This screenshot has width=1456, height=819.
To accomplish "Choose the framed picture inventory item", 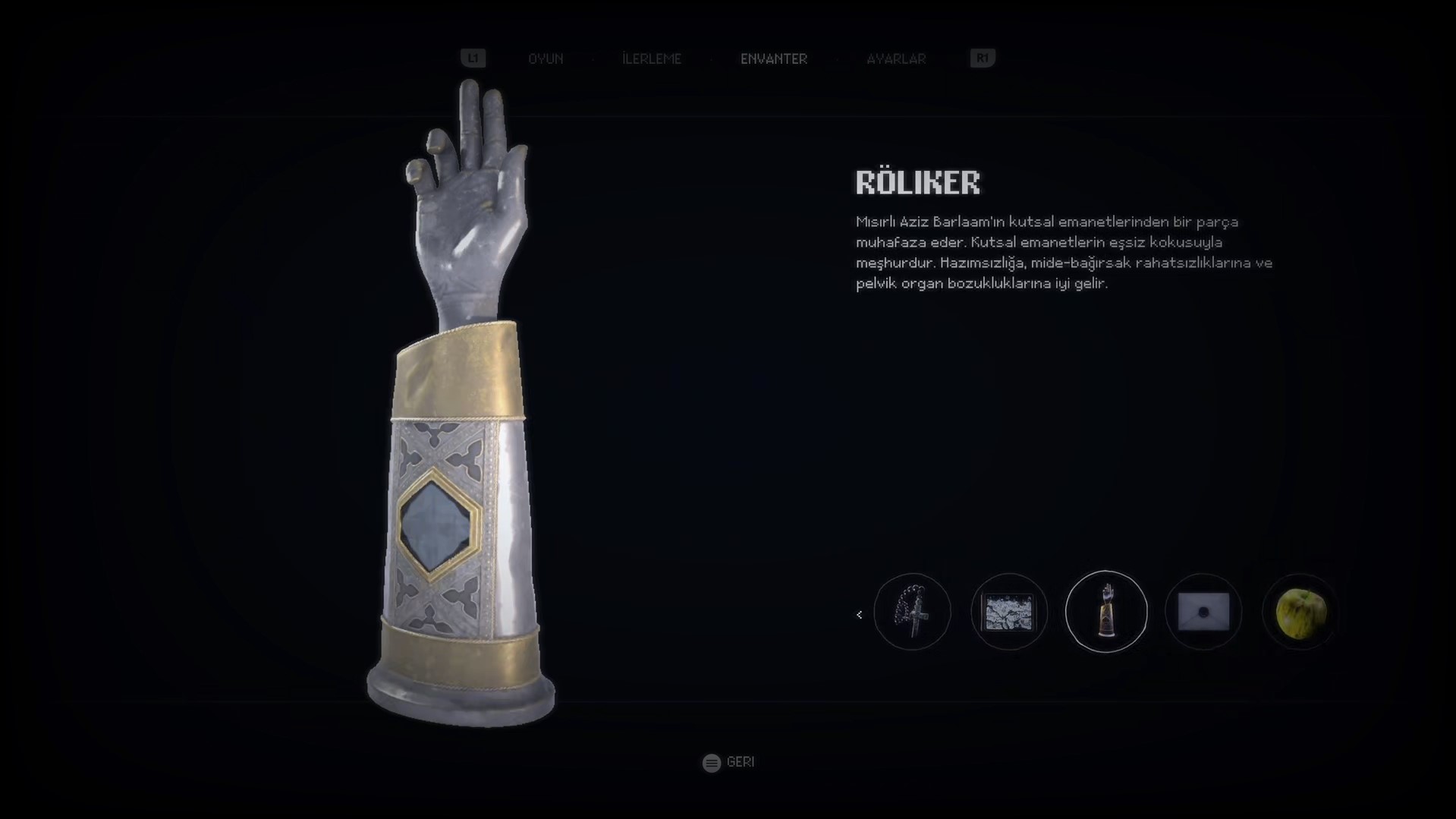I will click(1009, 612).
